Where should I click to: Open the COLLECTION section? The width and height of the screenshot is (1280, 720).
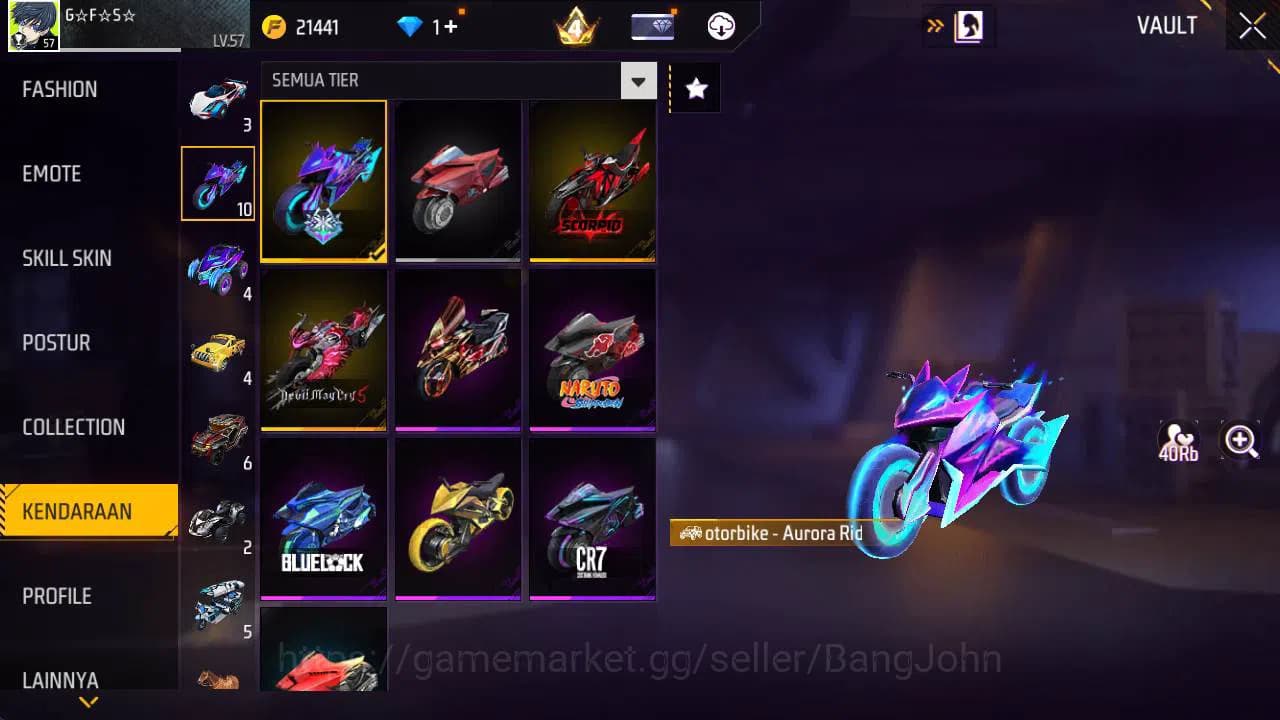(73, 427)
